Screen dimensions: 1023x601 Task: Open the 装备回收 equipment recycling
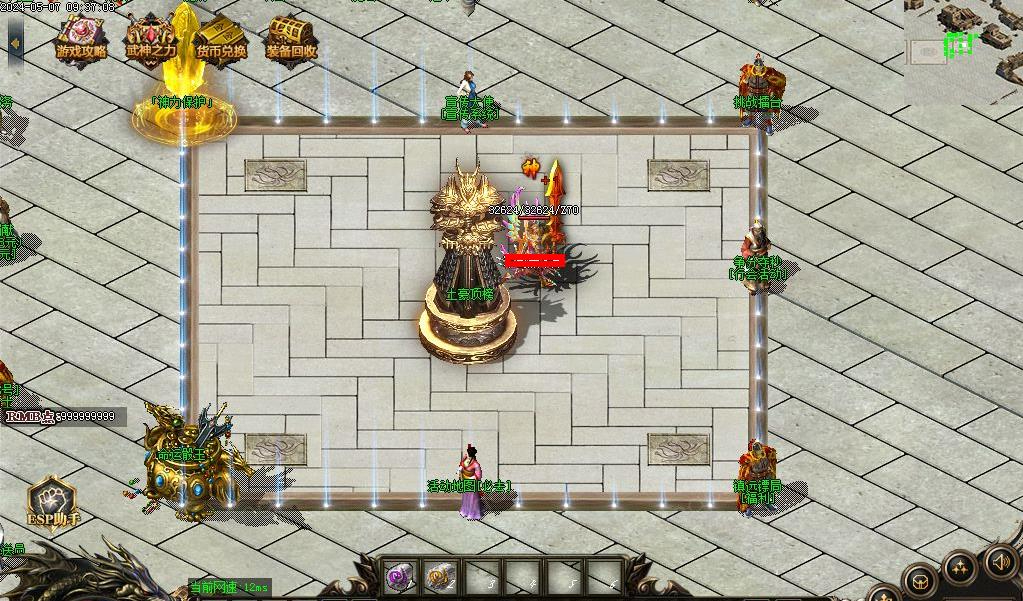[x=291, y=40]
